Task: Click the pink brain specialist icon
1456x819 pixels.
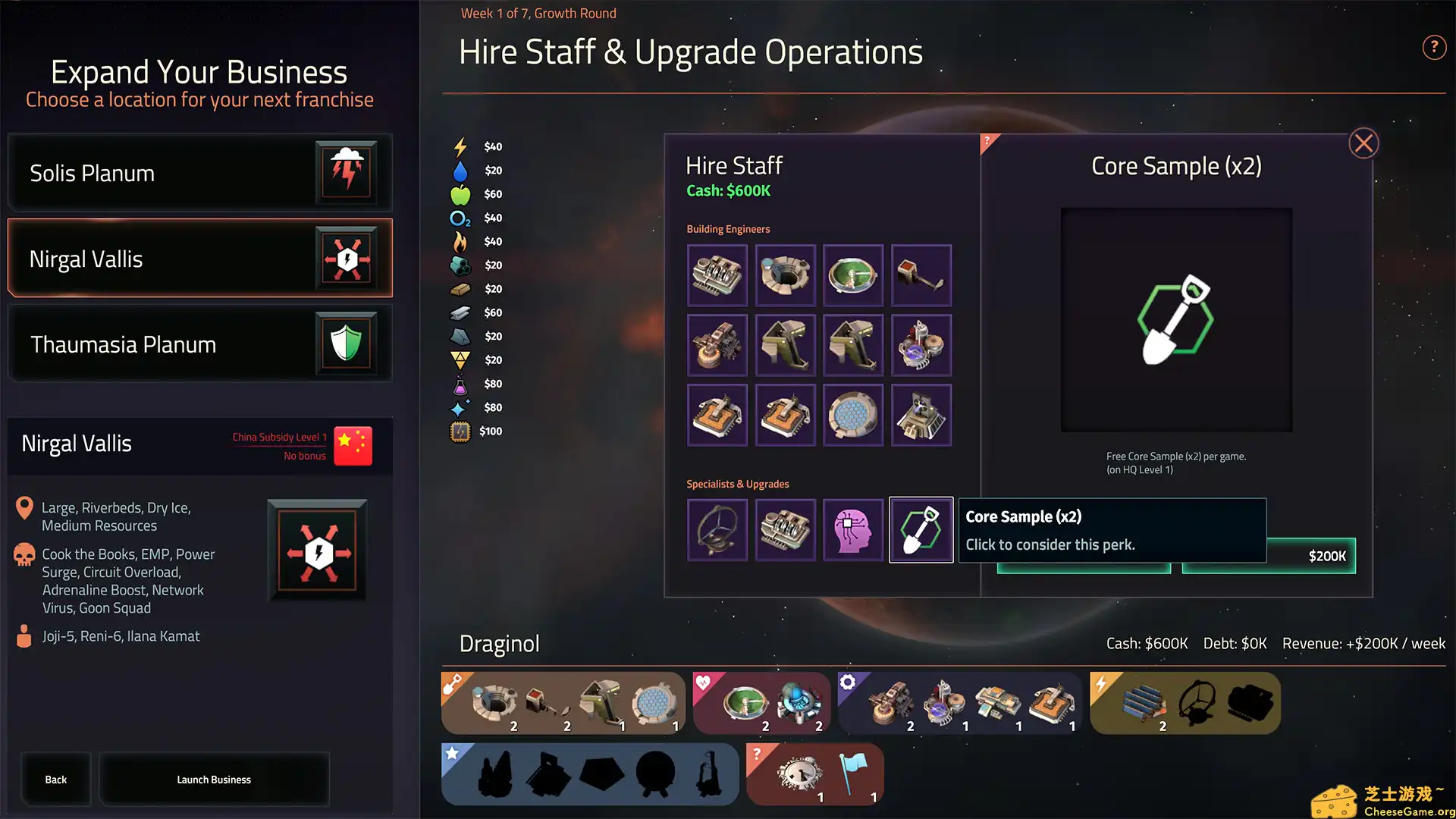Action: (x=853, y=529)
